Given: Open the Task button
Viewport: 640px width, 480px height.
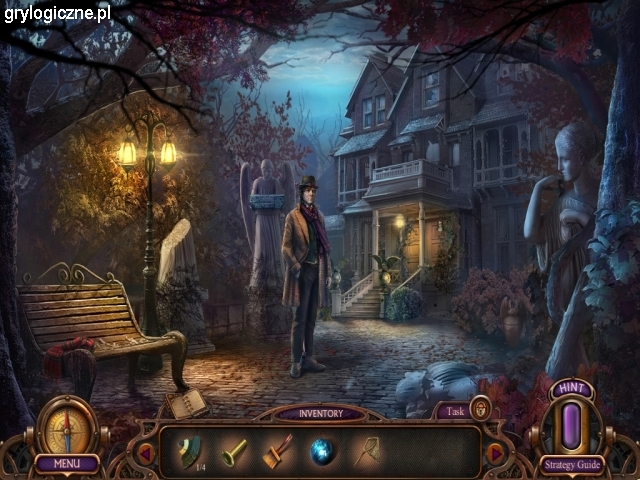Looking at the screenshot, I should [455, 410].
